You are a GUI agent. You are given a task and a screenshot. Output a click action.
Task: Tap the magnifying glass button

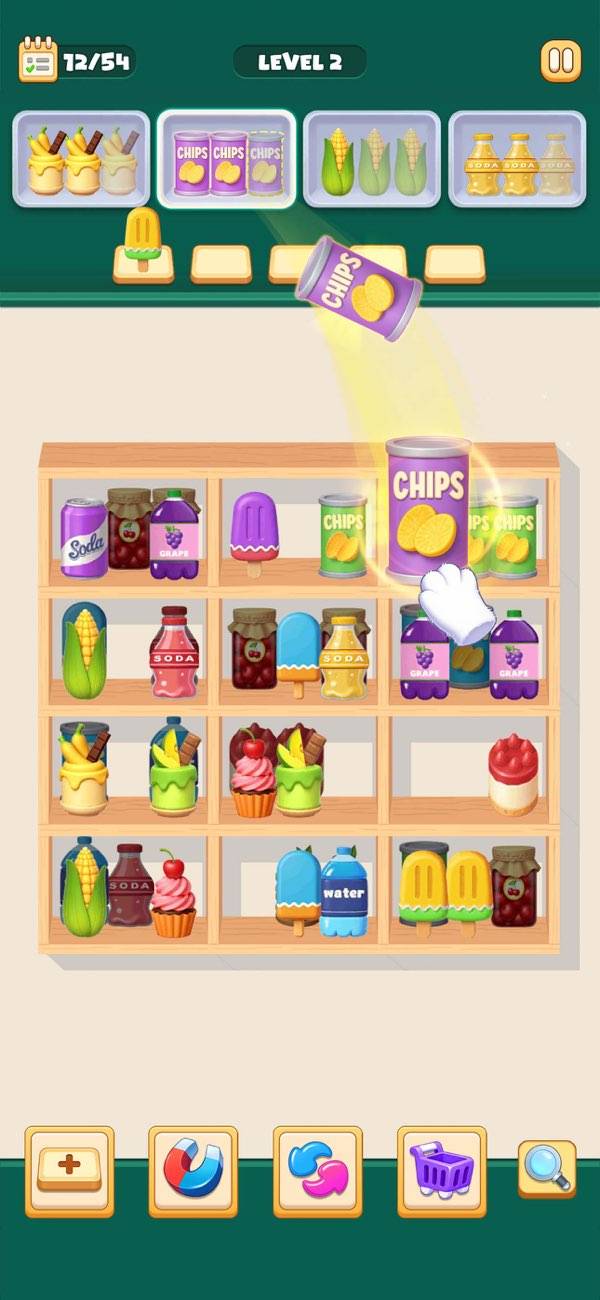[547, 1169]
